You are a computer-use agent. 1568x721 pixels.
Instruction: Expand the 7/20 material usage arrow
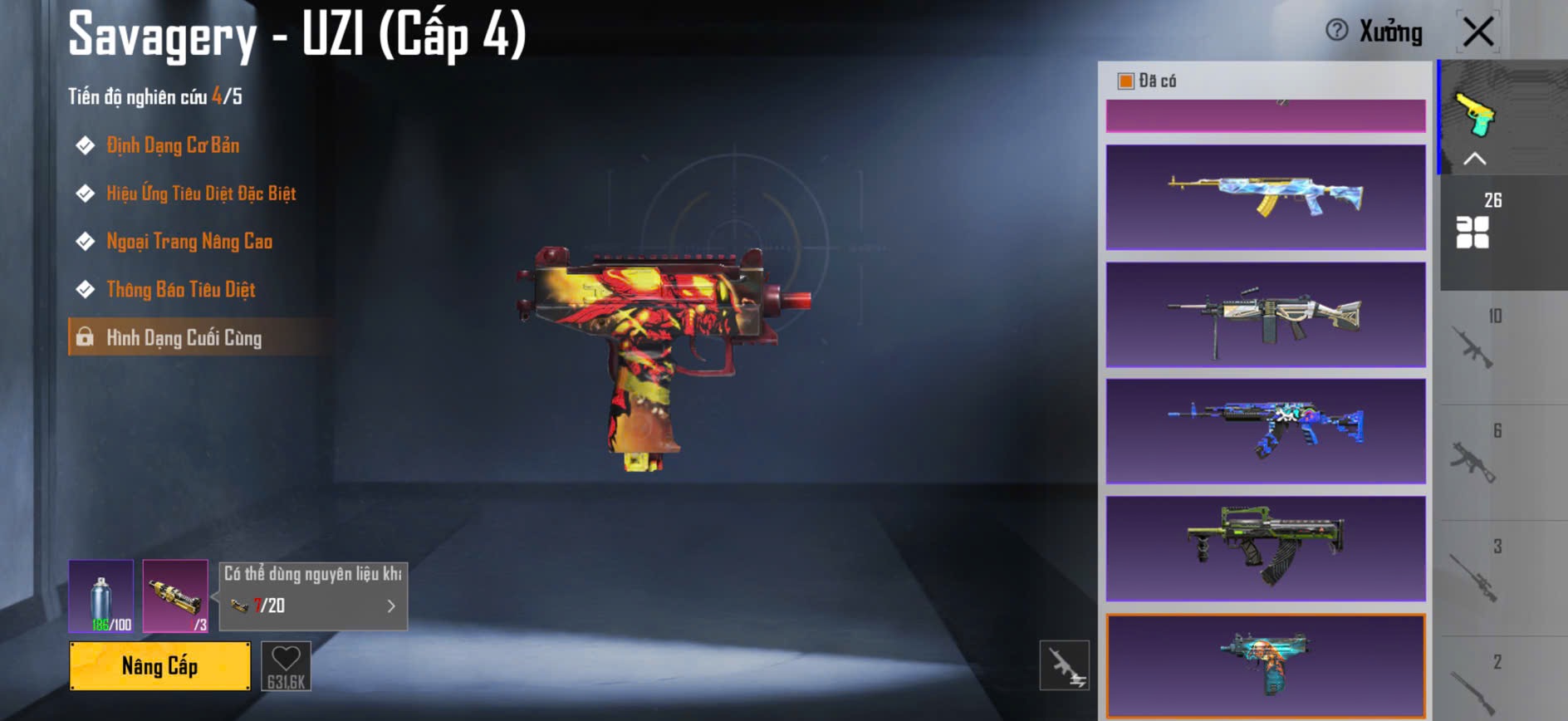(x=391, y=606)
